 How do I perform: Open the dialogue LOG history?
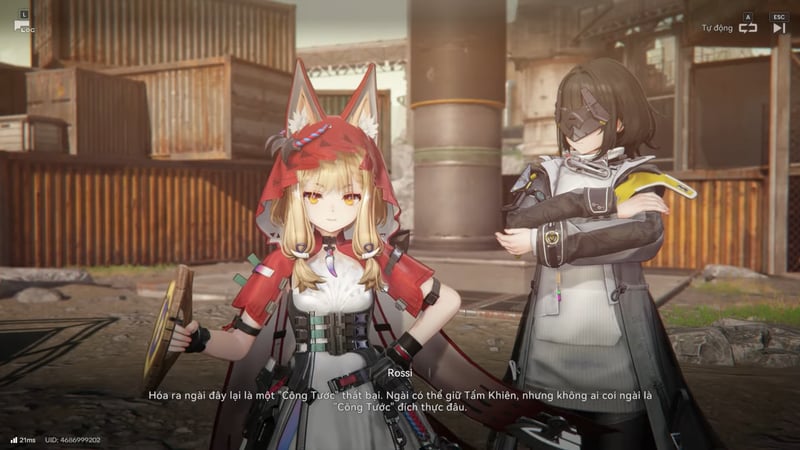coord(22,25)
